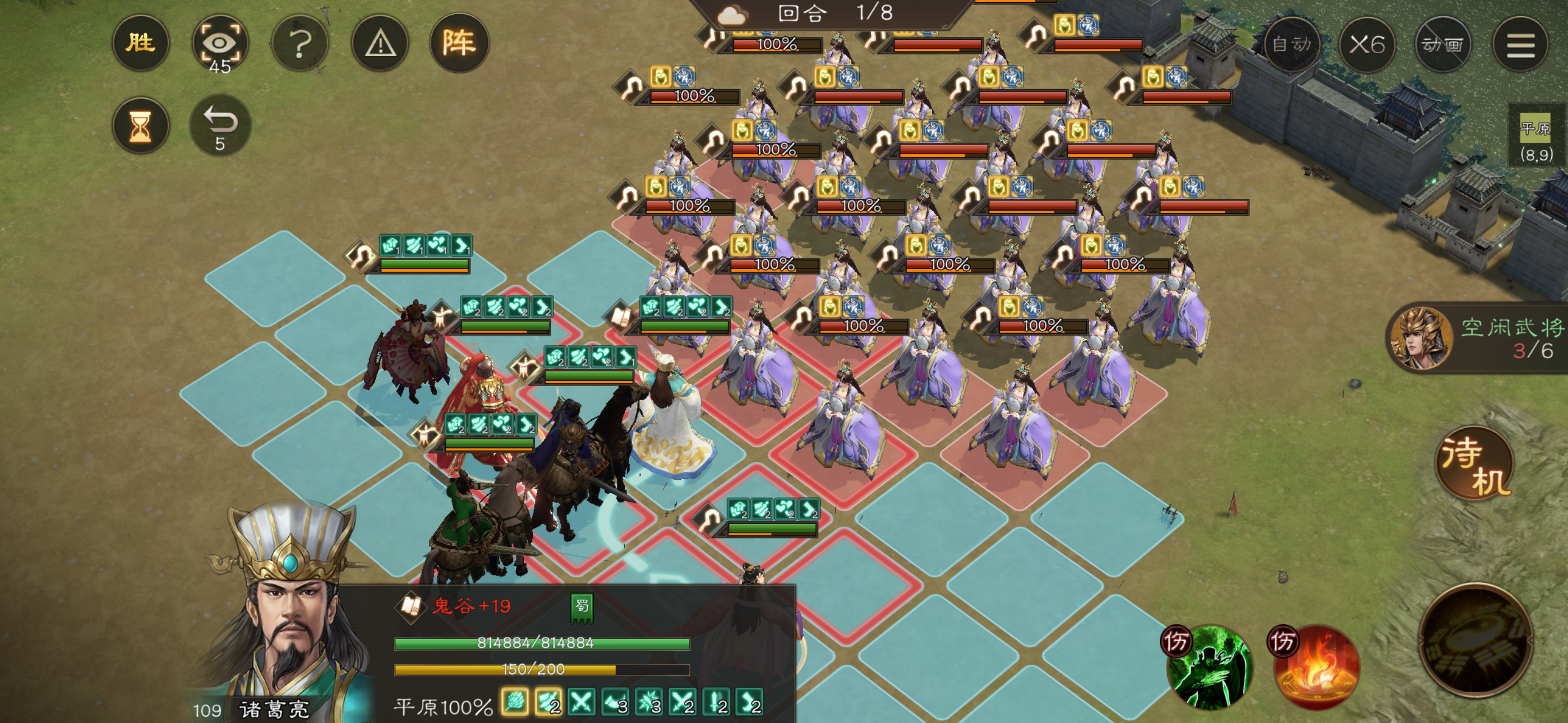1568x723 pixels.
Task: Toggle the 动画 animation setting
Action: click(1442, 44)
